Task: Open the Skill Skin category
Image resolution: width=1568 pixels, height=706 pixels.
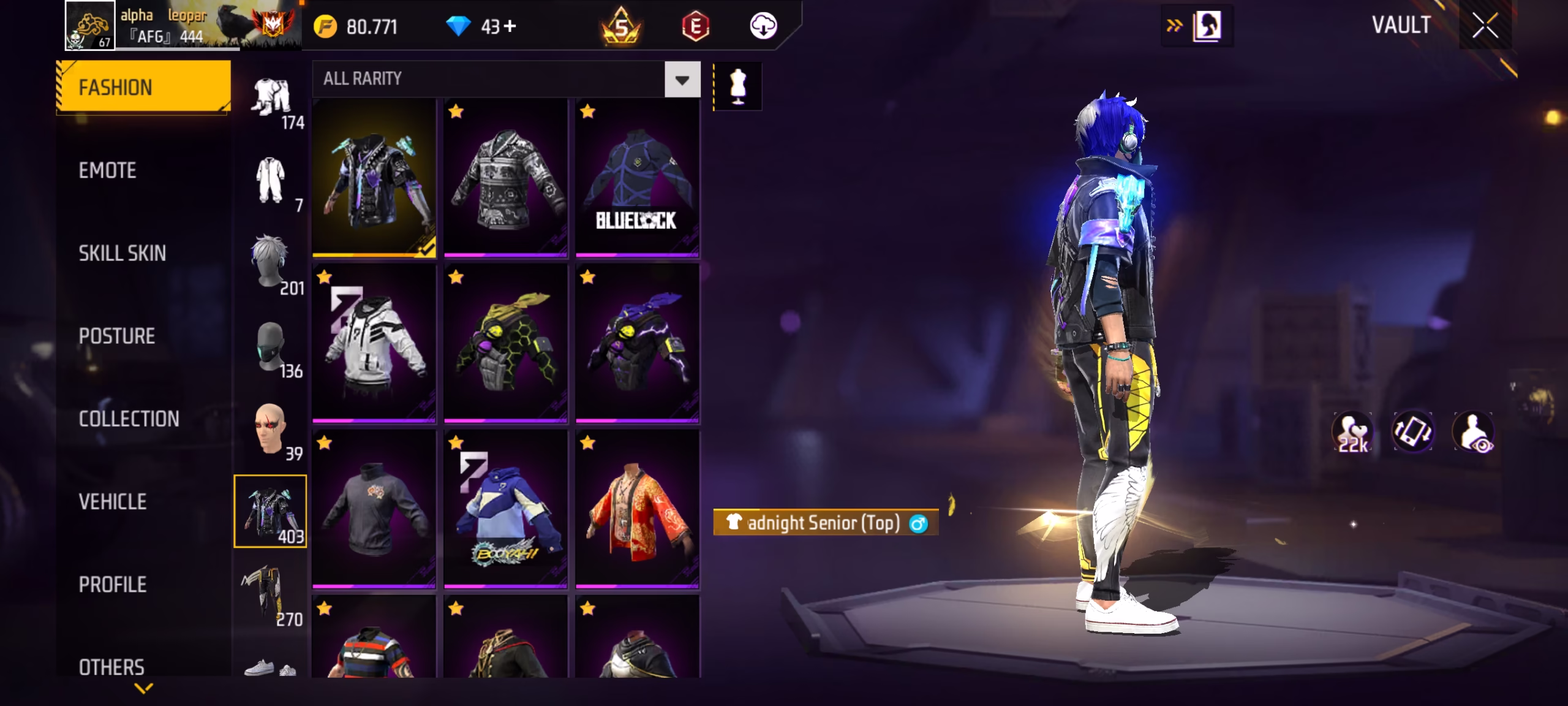Action: pyautogui.click(x=122, y=253)
